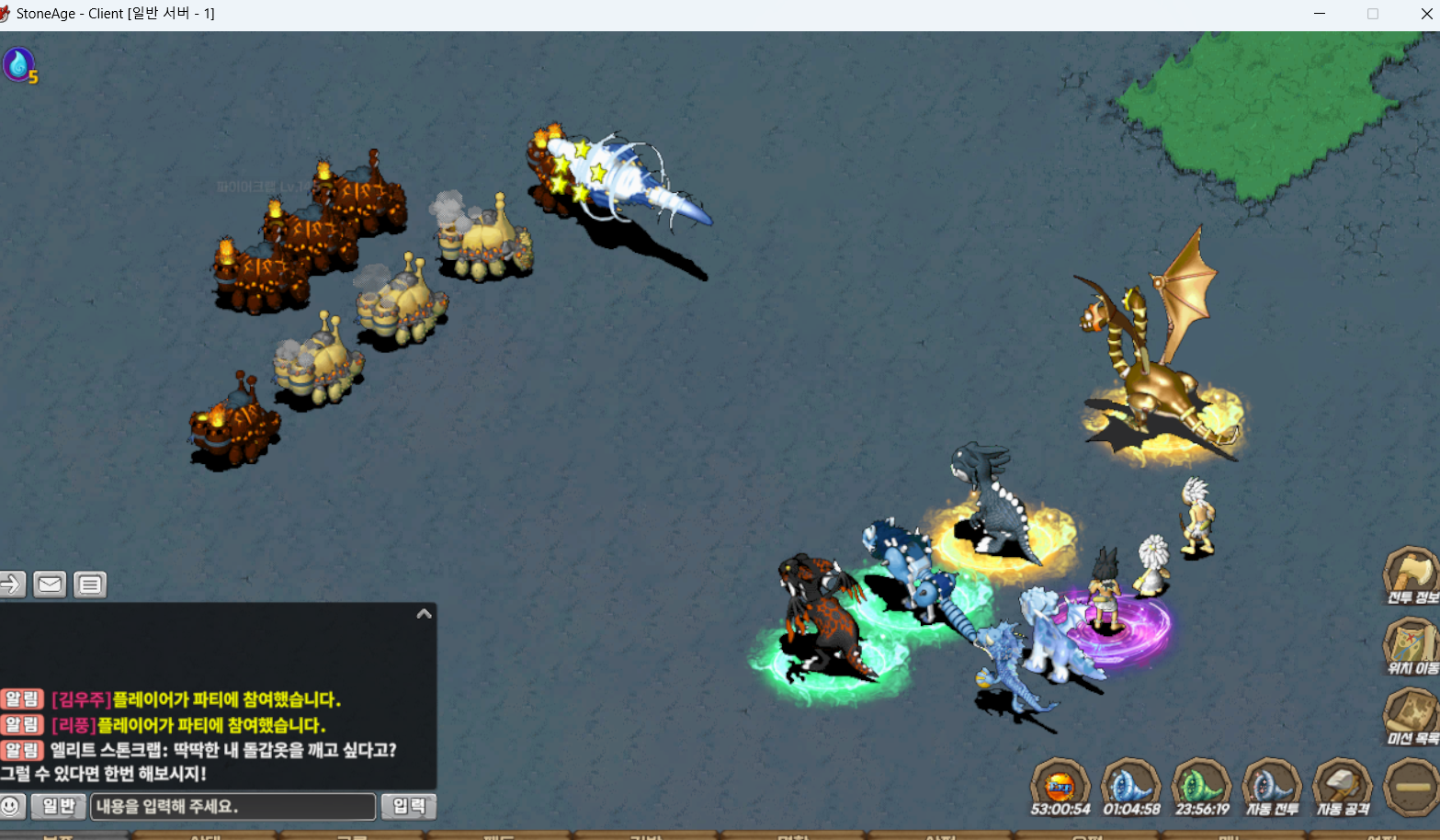Click the arrow button above the chat
The image size is (1440, 840).
pyautogui.click(x=12, y=585)
